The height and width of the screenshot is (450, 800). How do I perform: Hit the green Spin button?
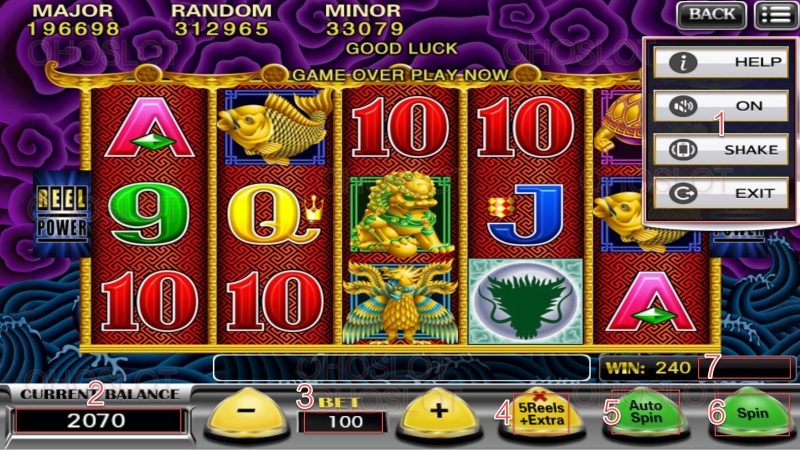(x=752, y=412)
